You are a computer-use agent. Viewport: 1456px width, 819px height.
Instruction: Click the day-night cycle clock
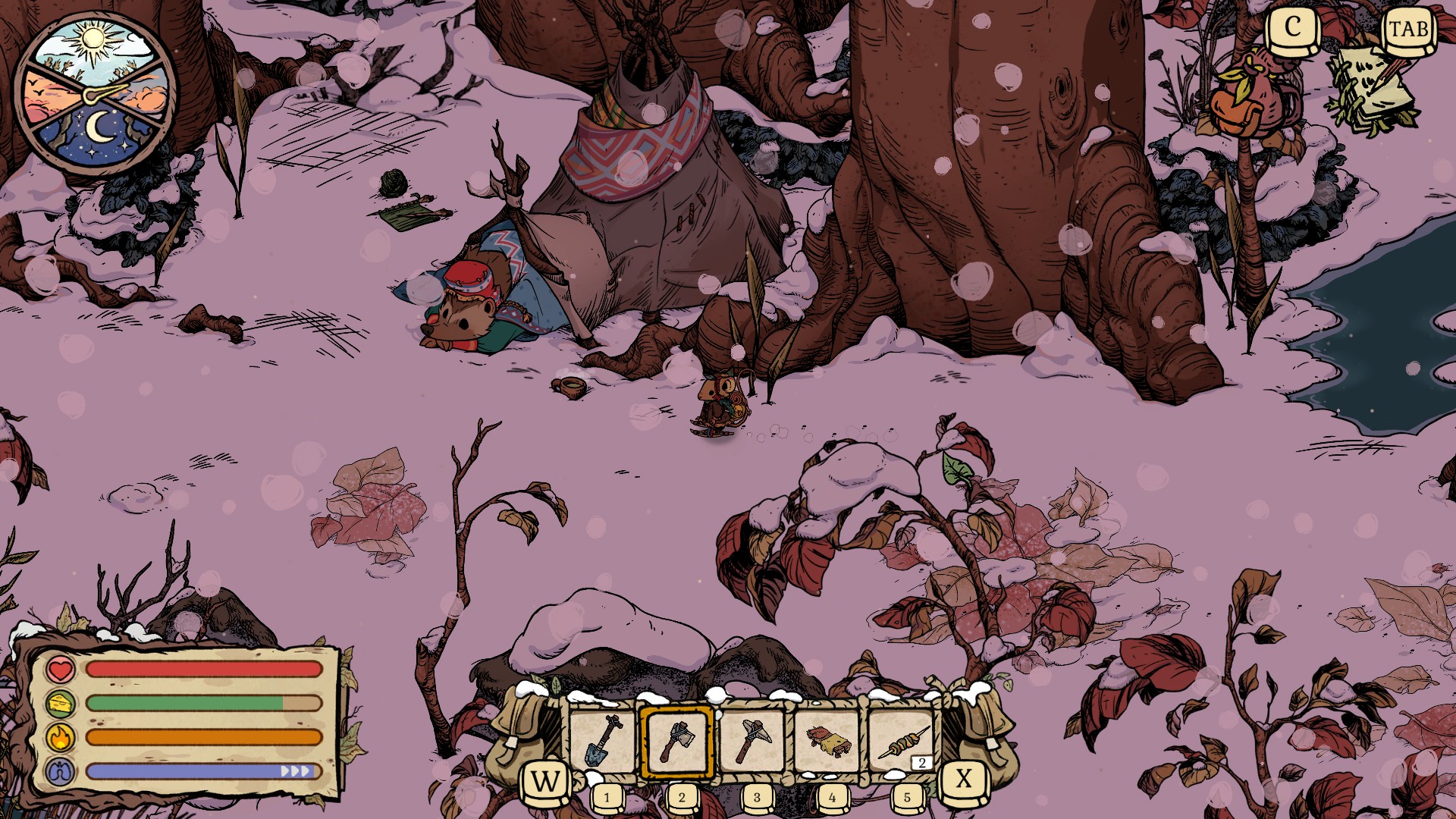coord(95,94)
